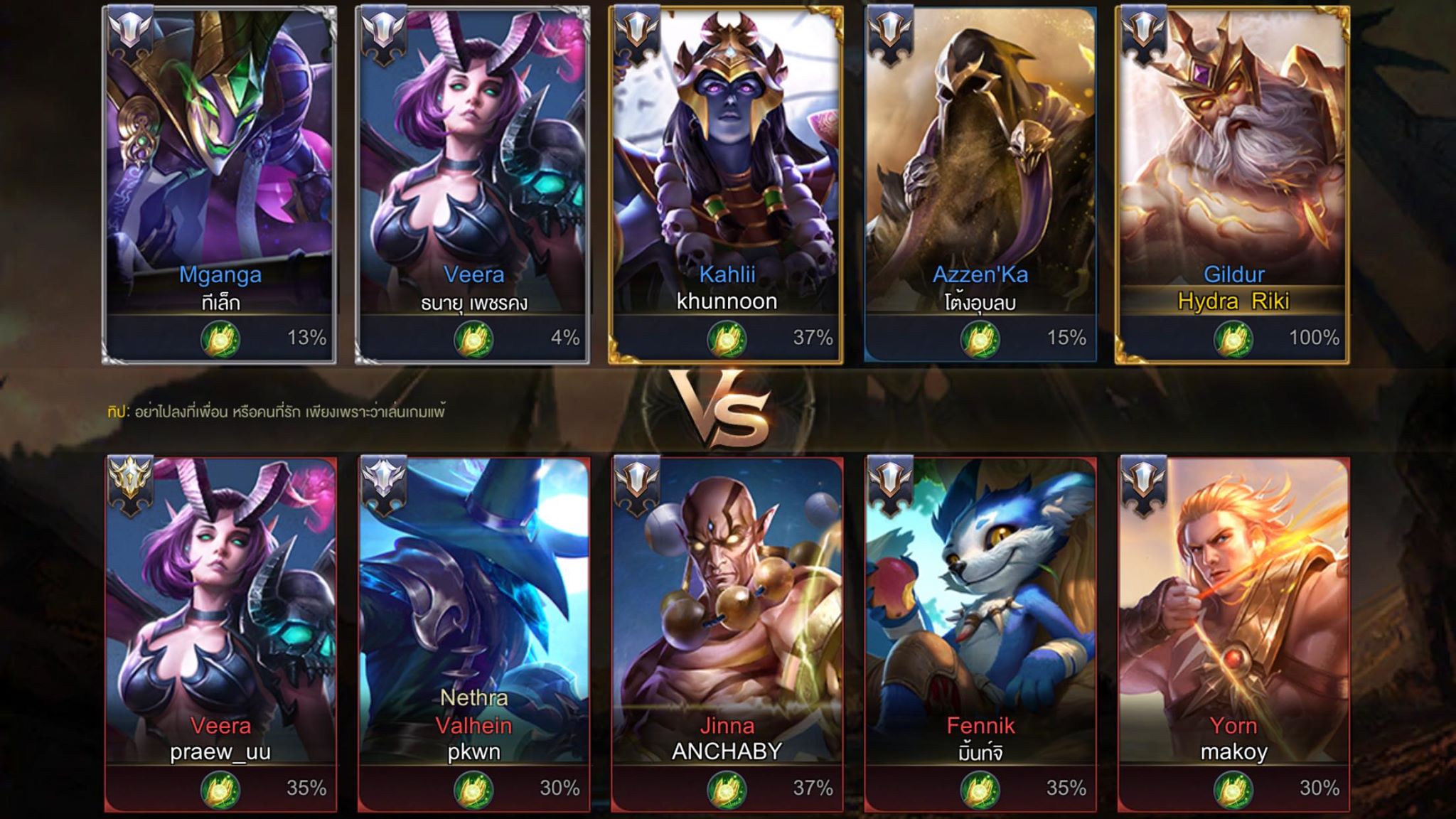The width and height of the screenshot is (1456, 819).
Task: Select the blue-team Veera card showing 4%
Action: coord(473,185)
